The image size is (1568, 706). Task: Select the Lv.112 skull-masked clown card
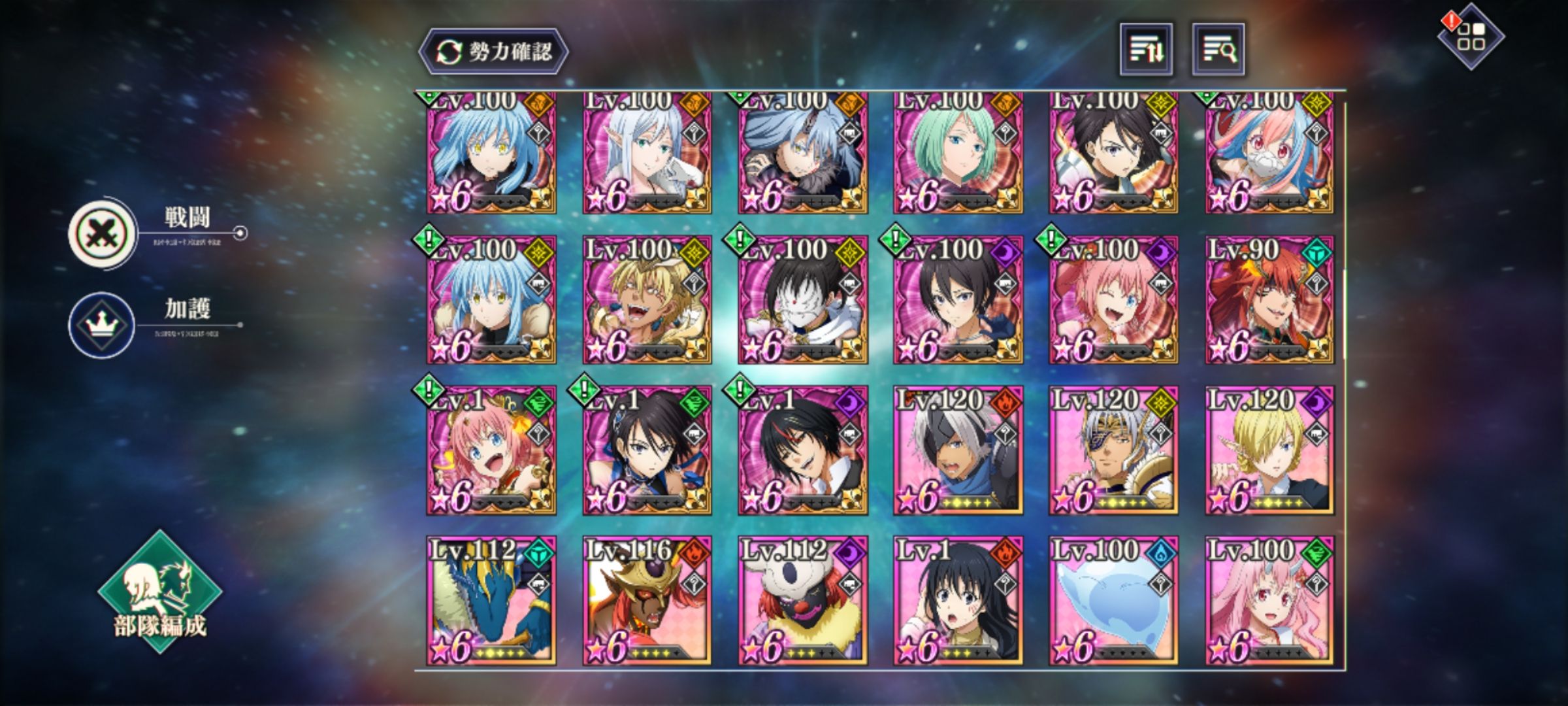pyautogui.click(x=802, y=601)
